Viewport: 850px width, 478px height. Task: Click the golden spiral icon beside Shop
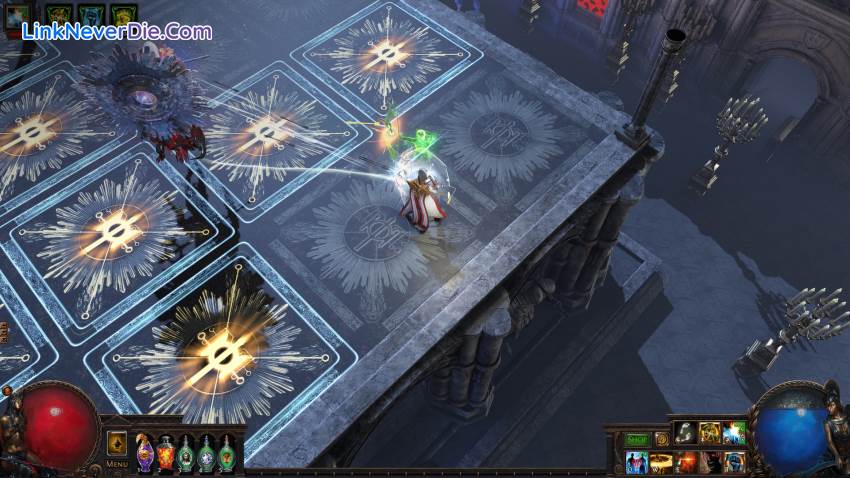click(661, 439)
